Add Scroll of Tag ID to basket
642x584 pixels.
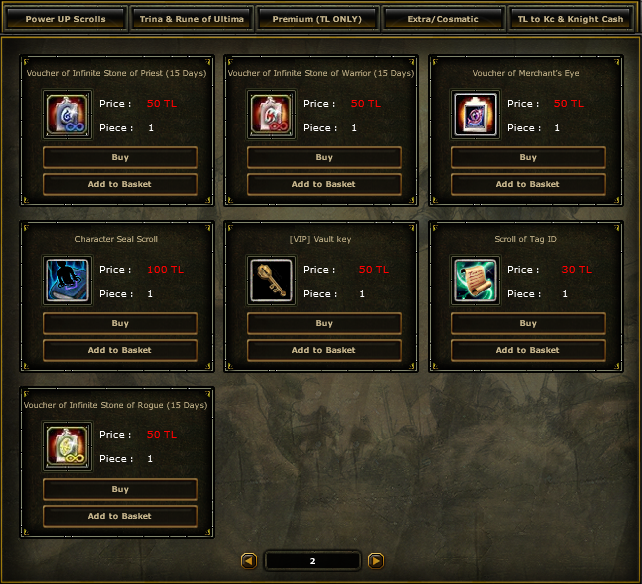(x=528, y=350)
